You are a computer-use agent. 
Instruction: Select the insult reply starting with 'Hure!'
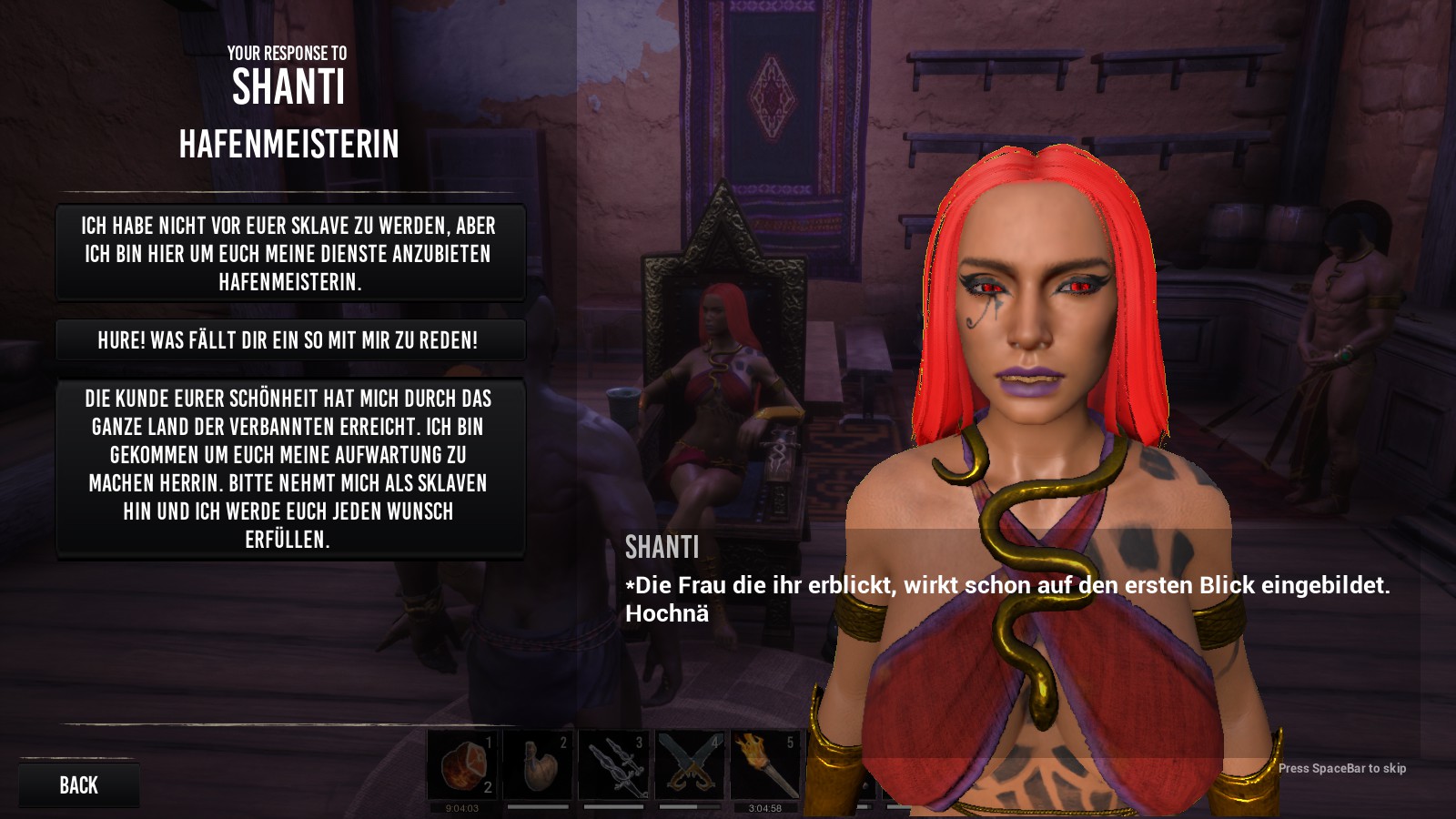(x=289, y=340)
